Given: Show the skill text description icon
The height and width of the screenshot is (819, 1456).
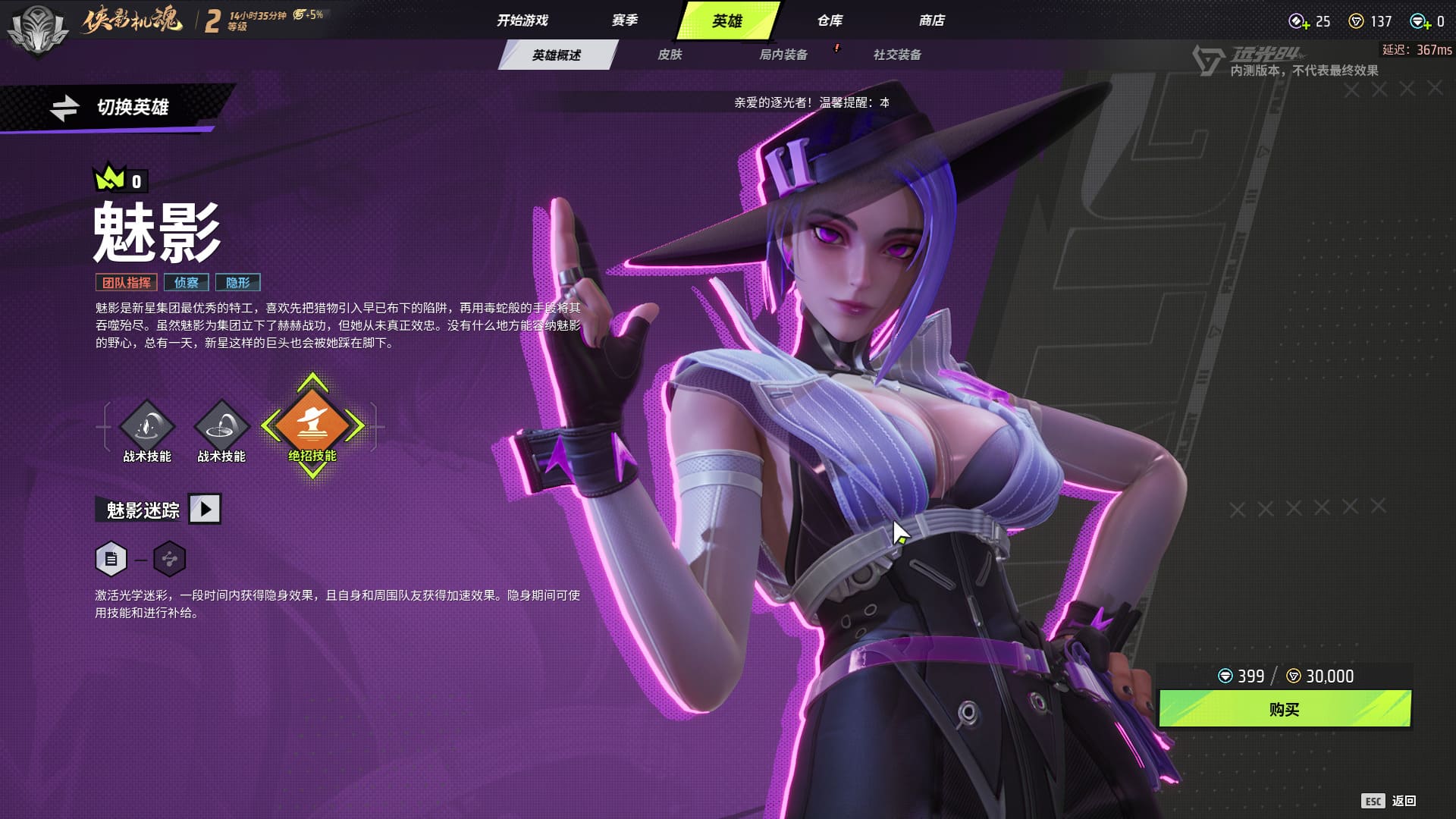Looking at the screenshot, I should 111,560.
